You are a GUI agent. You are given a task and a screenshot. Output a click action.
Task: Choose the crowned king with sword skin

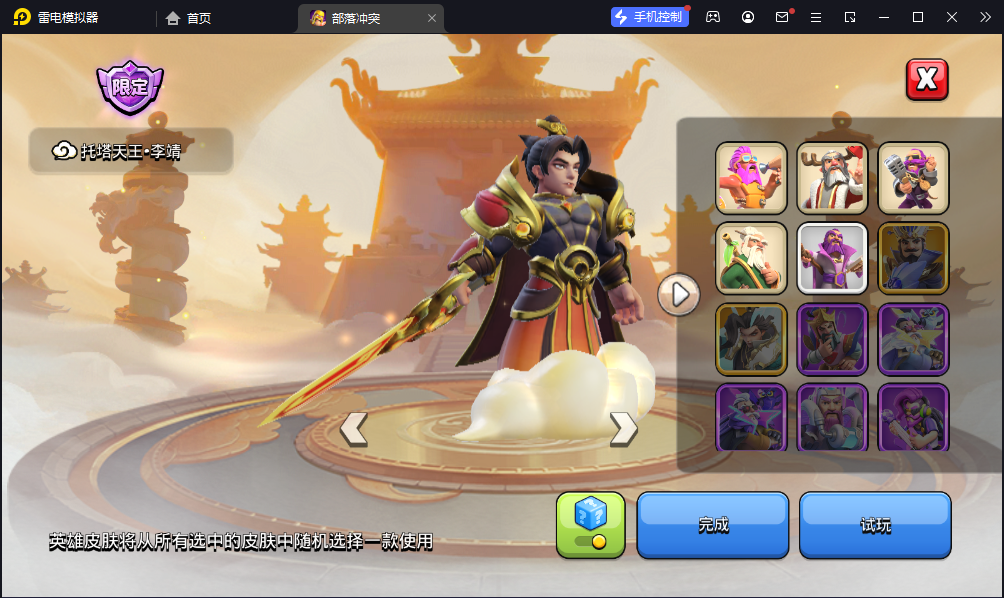[x=832, y=339]
